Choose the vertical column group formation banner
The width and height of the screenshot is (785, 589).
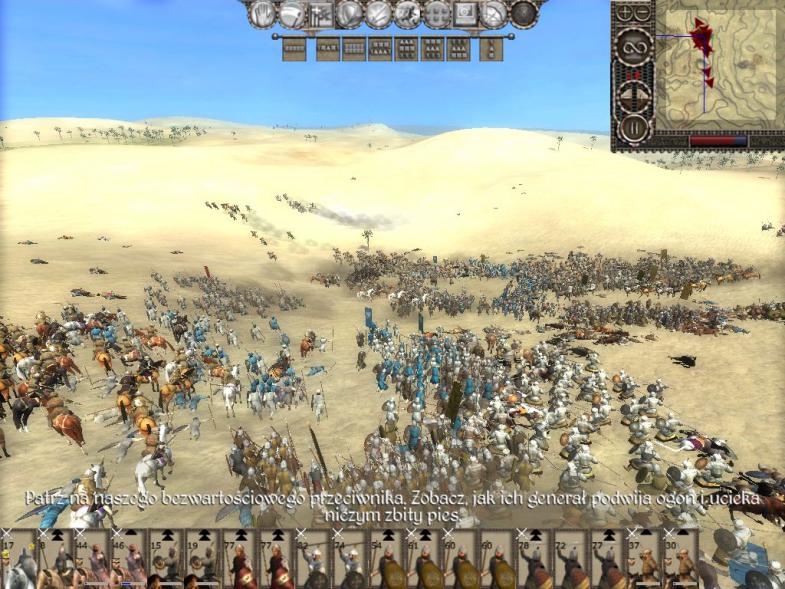[x=491, y=49]
